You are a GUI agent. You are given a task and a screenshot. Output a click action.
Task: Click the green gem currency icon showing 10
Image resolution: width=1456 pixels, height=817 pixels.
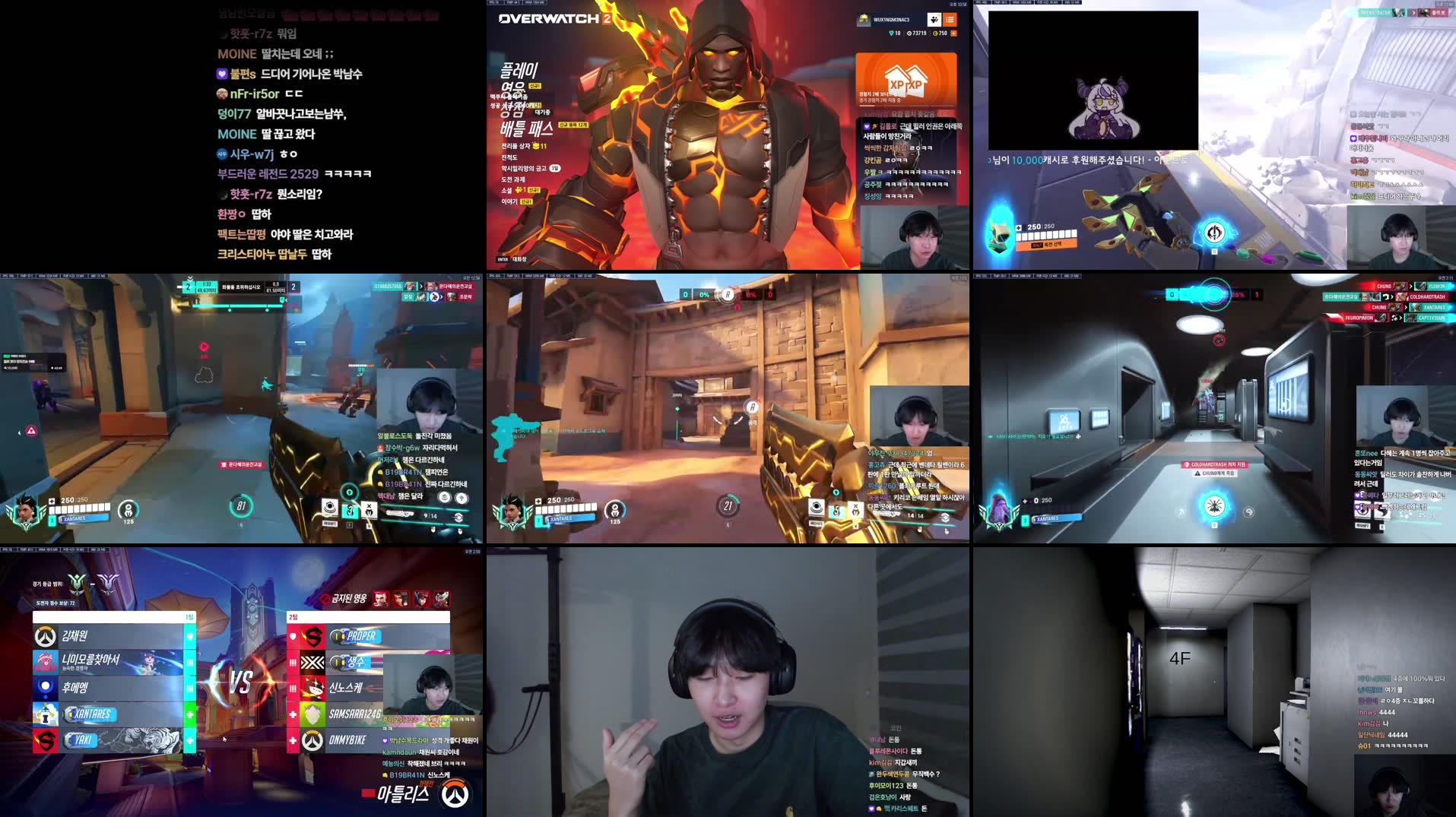[x=891, y=33]
